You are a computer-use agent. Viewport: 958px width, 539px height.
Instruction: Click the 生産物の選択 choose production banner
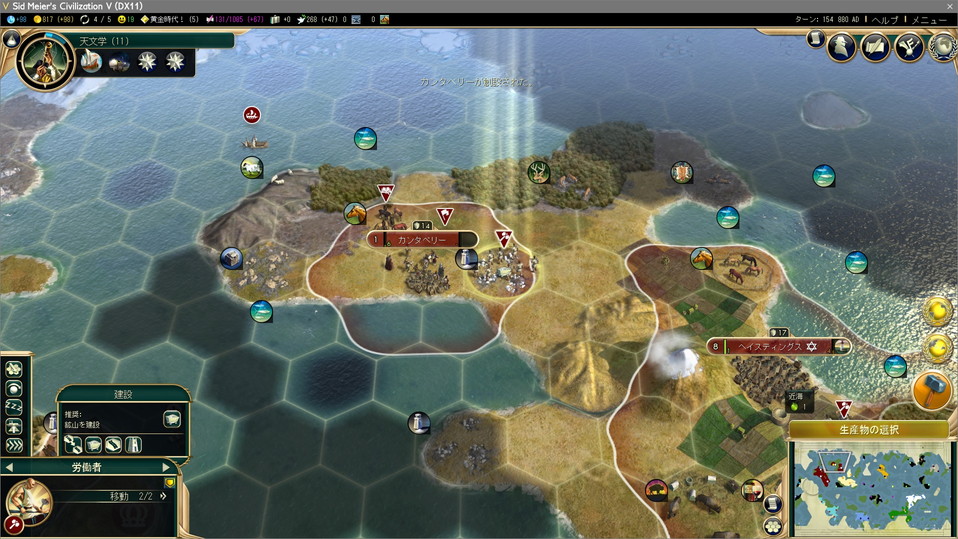click(x=867, y=430)
